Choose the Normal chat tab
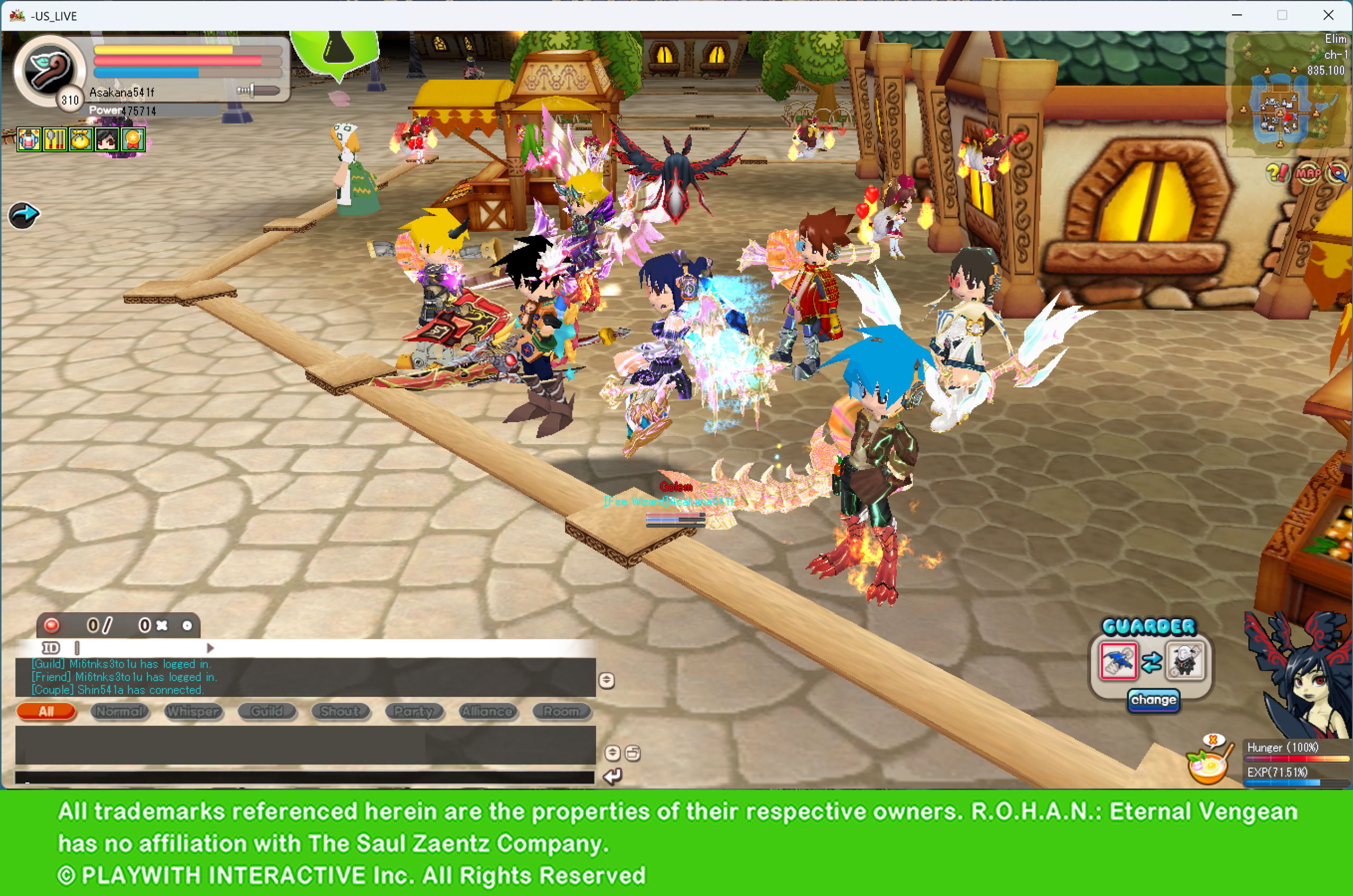Screen dimensions: 1353x896 click(x=119, y=711)
